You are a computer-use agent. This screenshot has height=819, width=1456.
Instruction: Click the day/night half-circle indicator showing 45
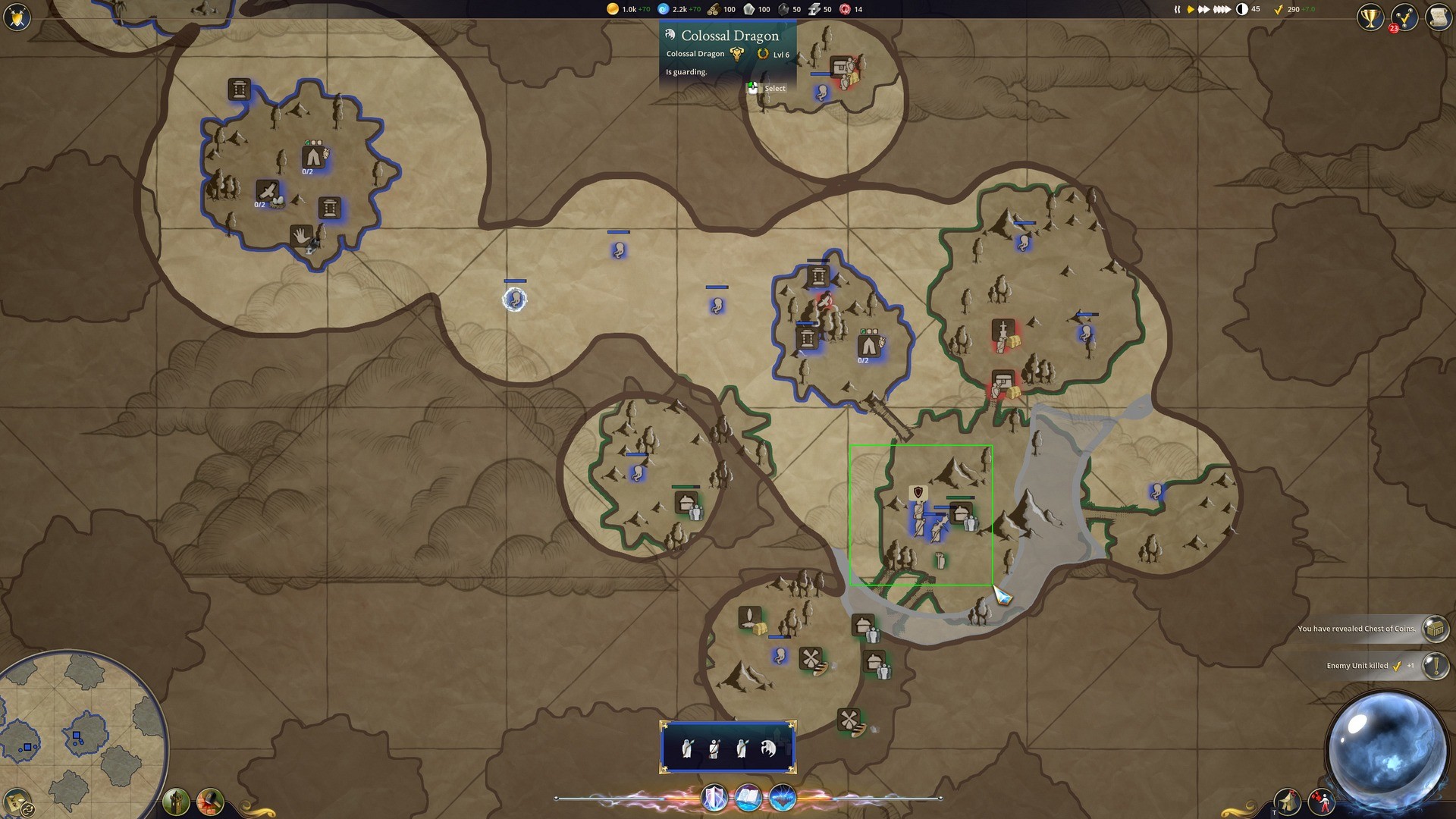coord(1242,9)
